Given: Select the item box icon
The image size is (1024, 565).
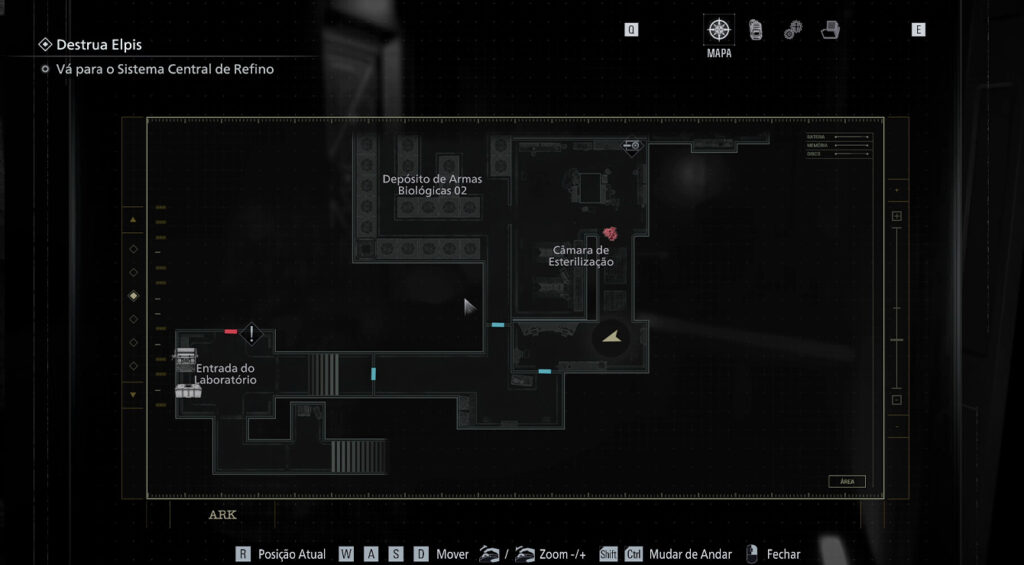Looking at the screenshot, I should 185,389.
